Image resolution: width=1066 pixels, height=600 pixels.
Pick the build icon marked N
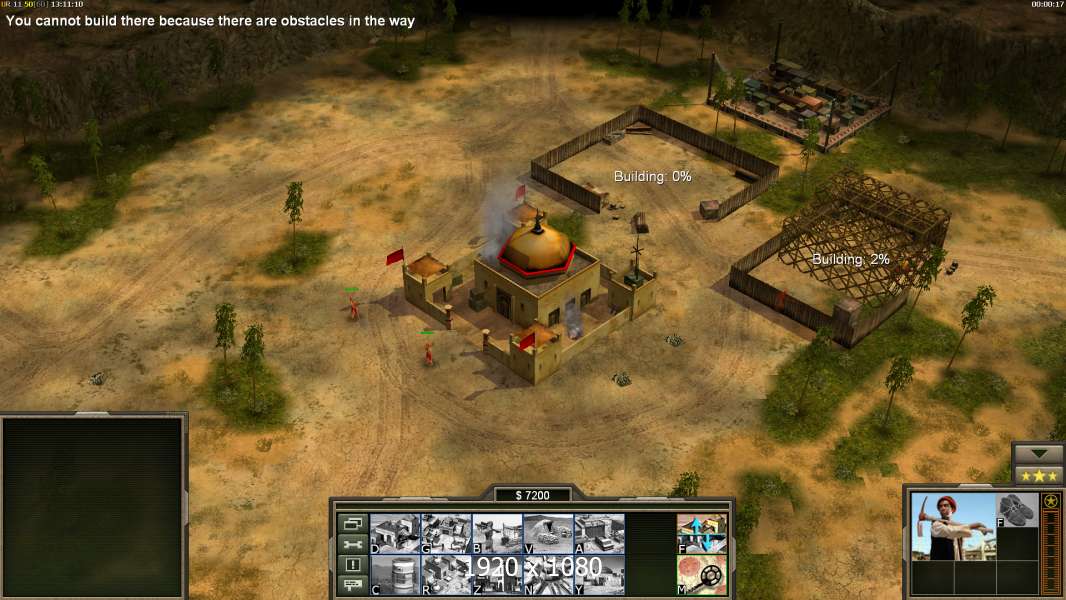pyautogui.click(x=548, y=574)
